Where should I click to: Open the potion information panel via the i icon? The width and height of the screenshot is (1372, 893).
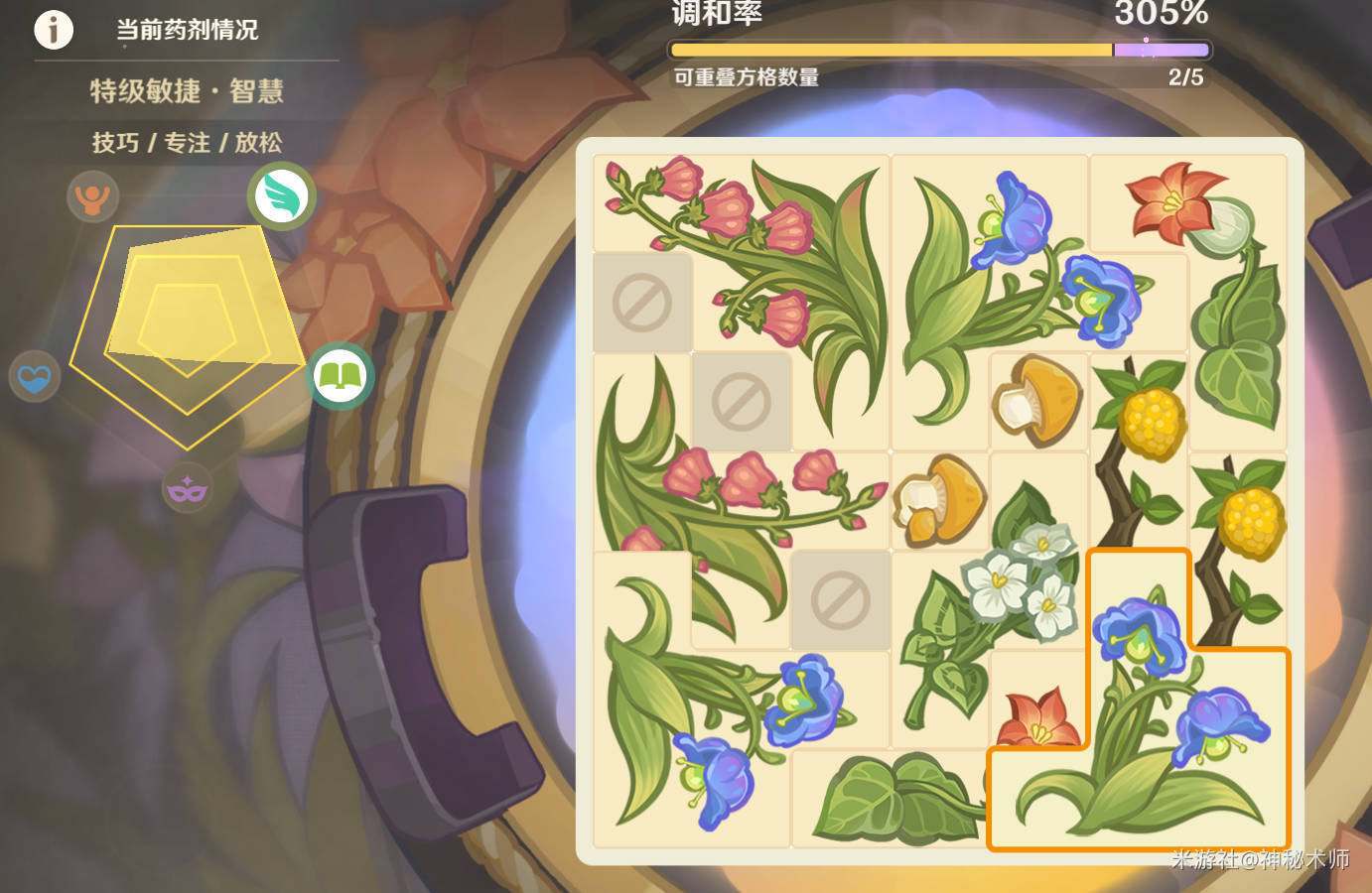point(54,30)
